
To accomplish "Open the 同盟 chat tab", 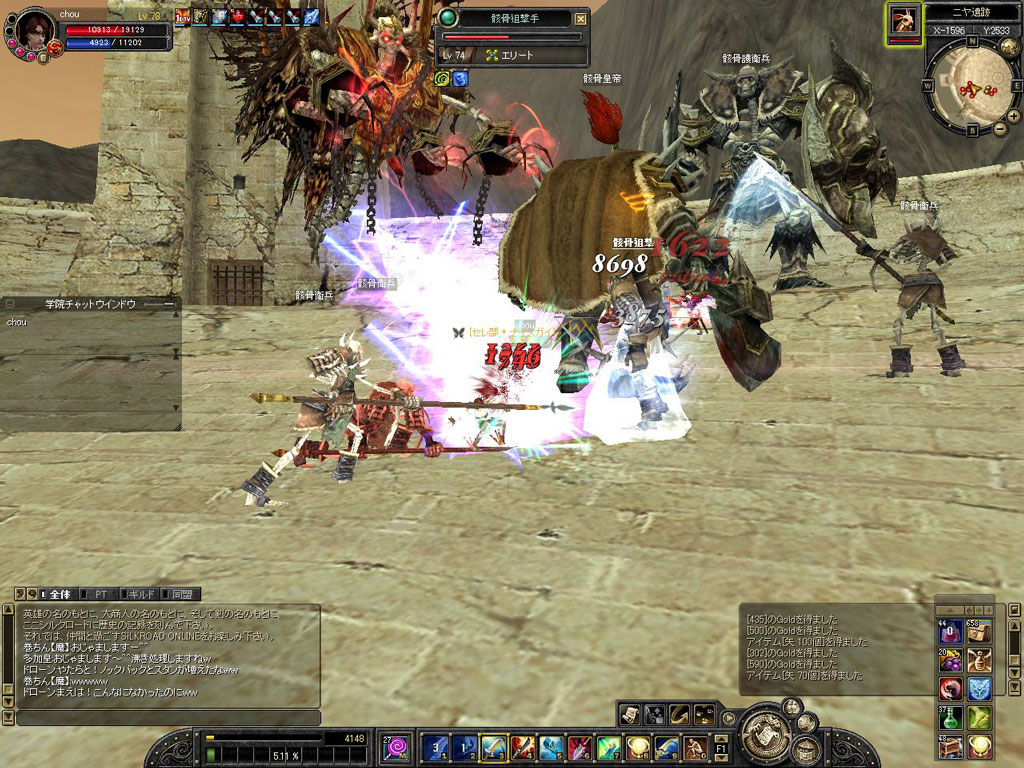I will 181,594.
